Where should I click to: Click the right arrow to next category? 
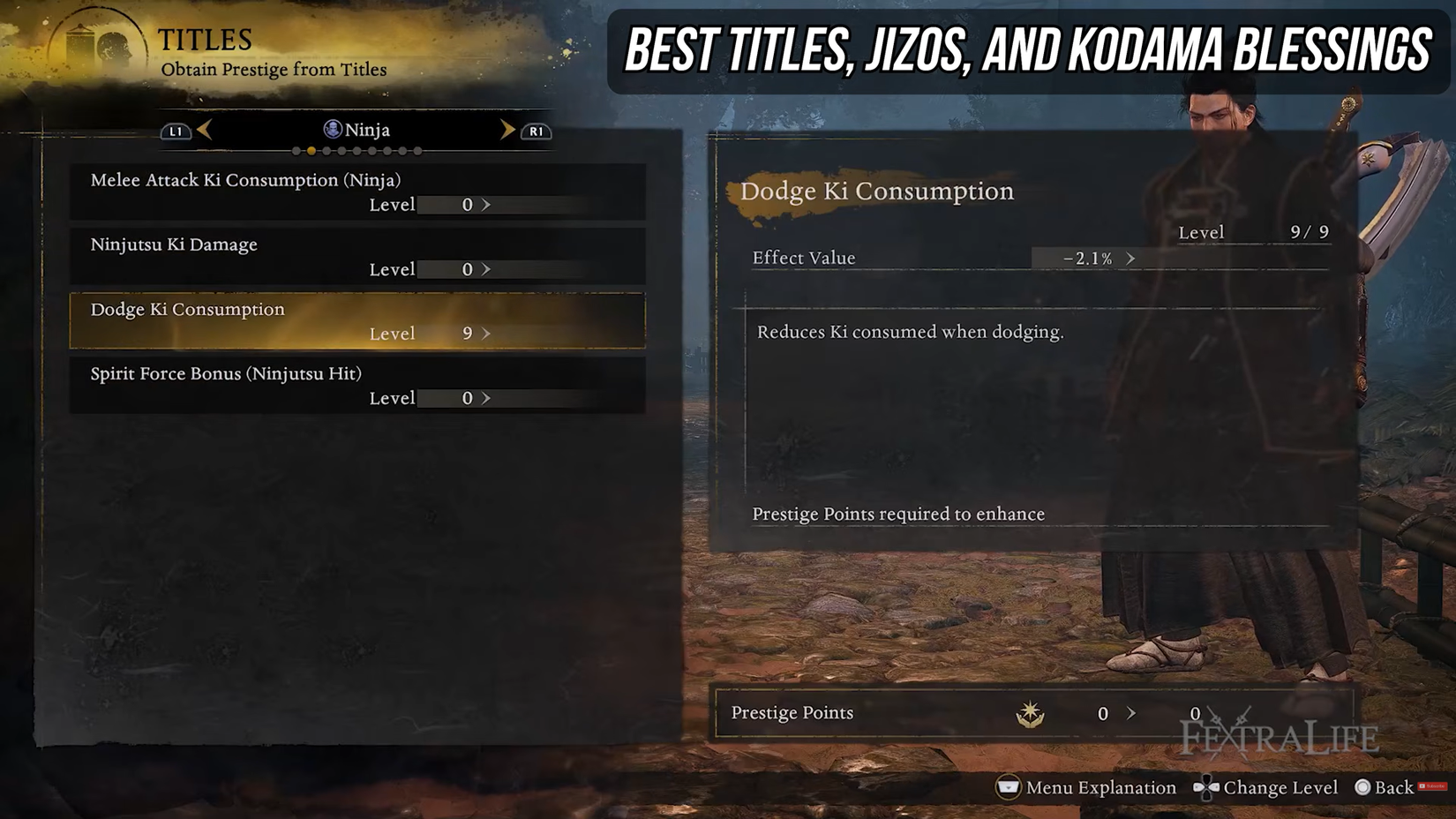coord(507,129)
